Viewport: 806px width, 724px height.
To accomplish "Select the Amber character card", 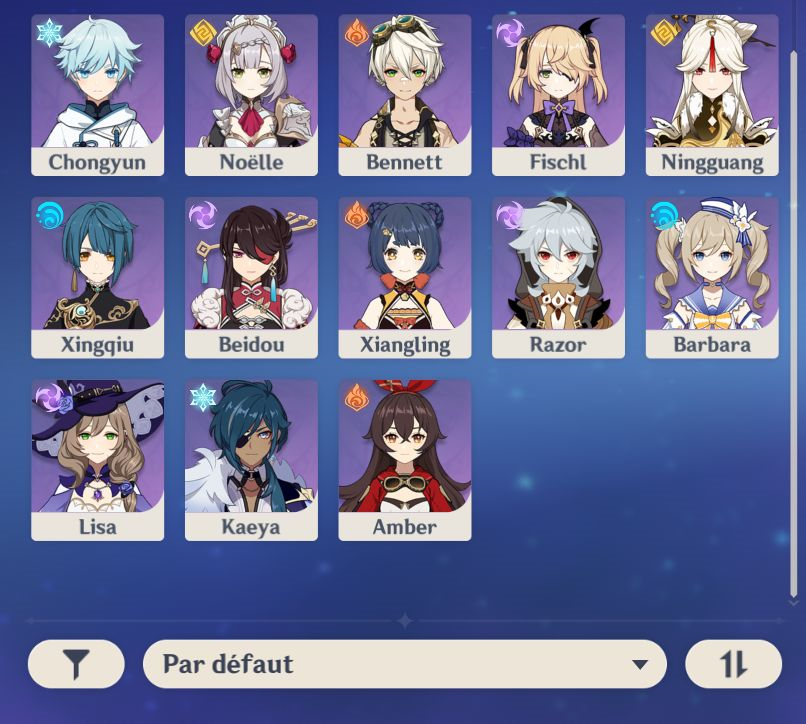I will 404,459.
